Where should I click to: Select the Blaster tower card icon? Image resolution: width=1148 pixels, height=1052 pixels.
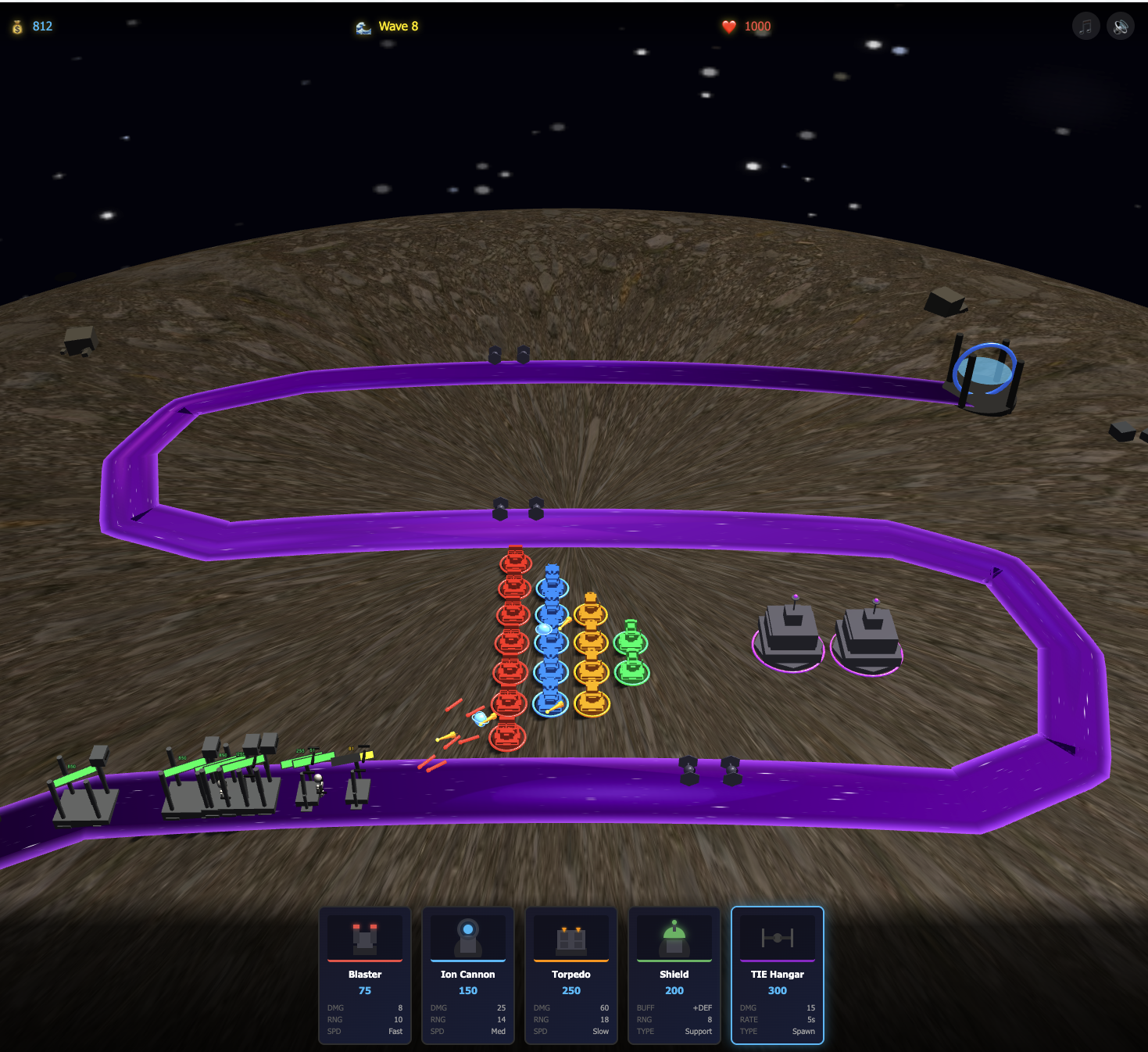pos(364,937)
